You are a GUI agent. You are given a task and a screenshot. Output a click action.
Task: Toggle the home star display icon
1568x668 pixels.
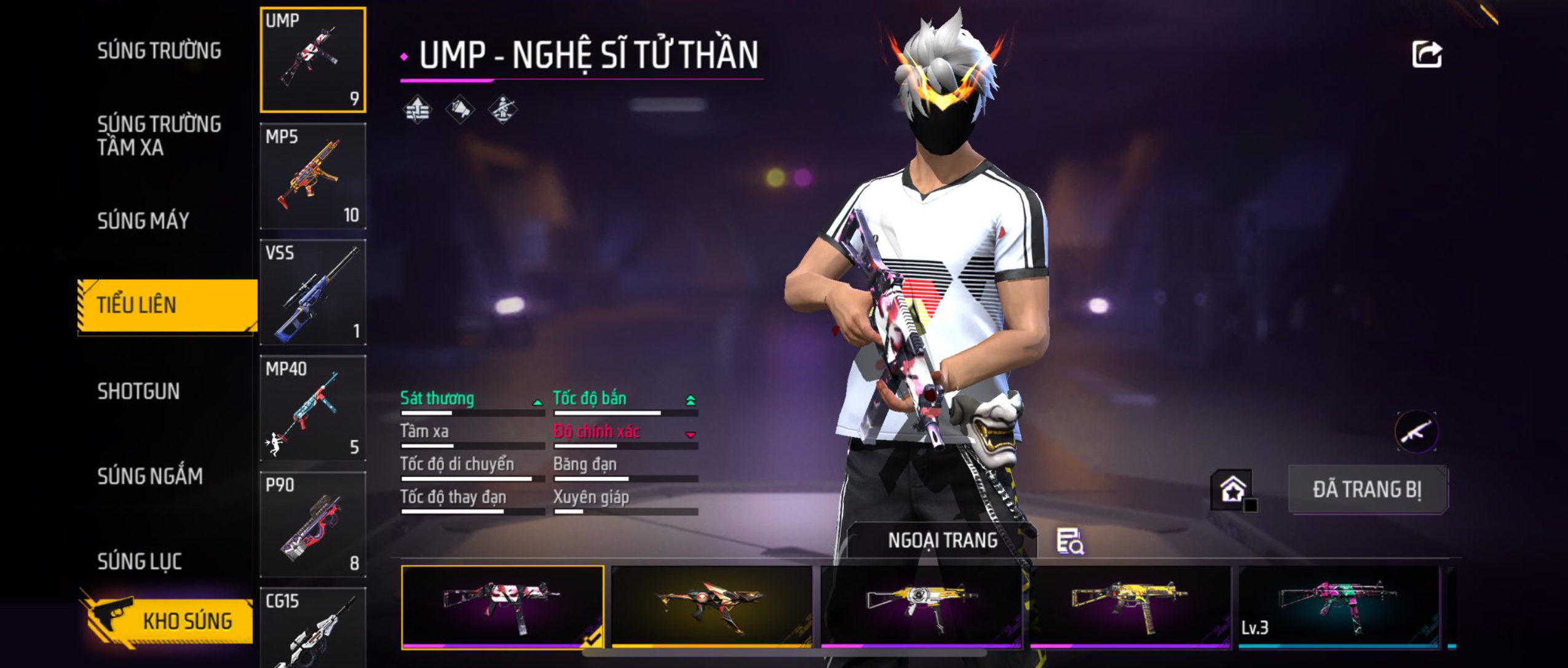[1233, 490]
